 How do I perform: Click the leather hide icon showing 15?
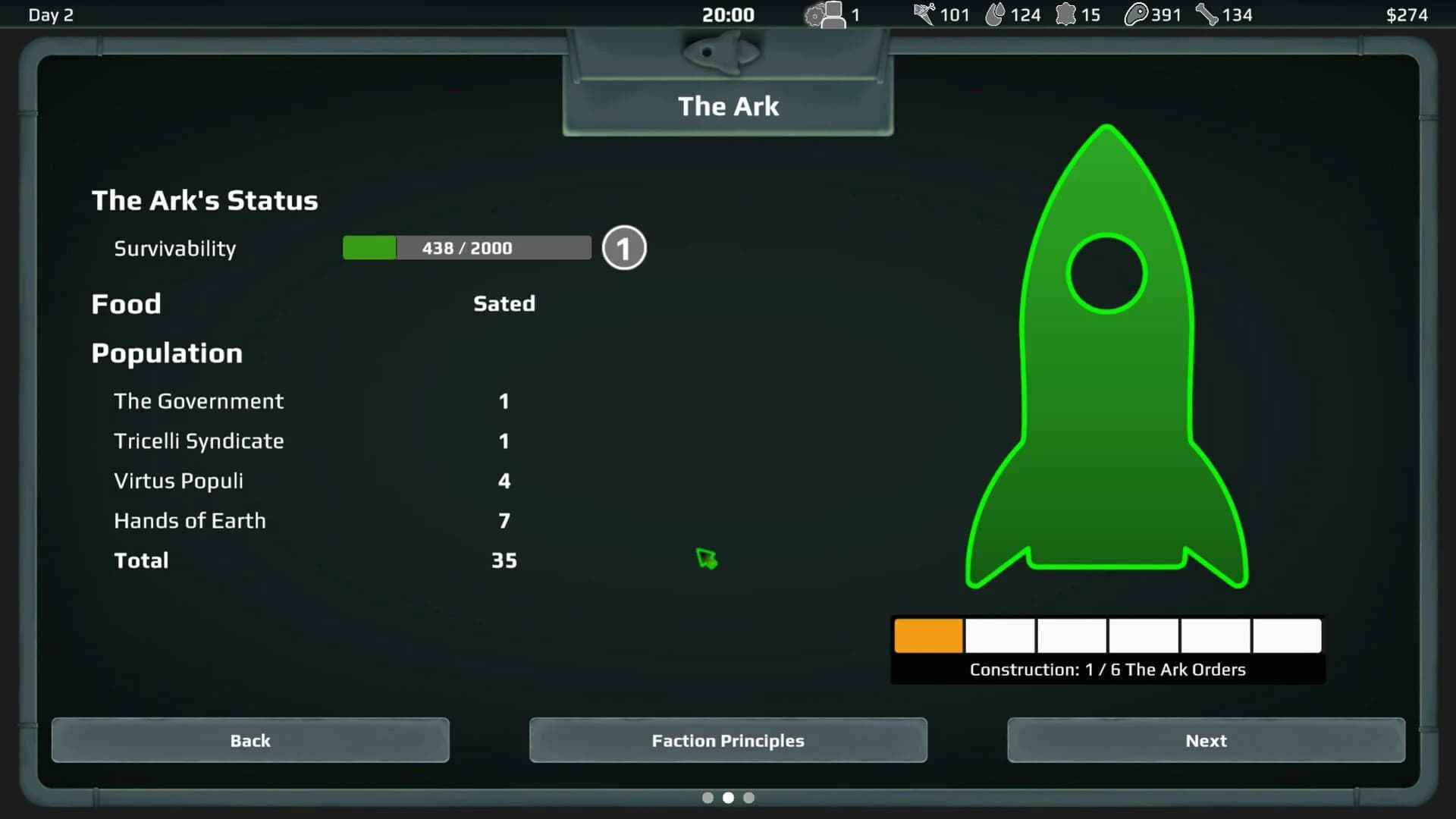(x=1066, y=14)
